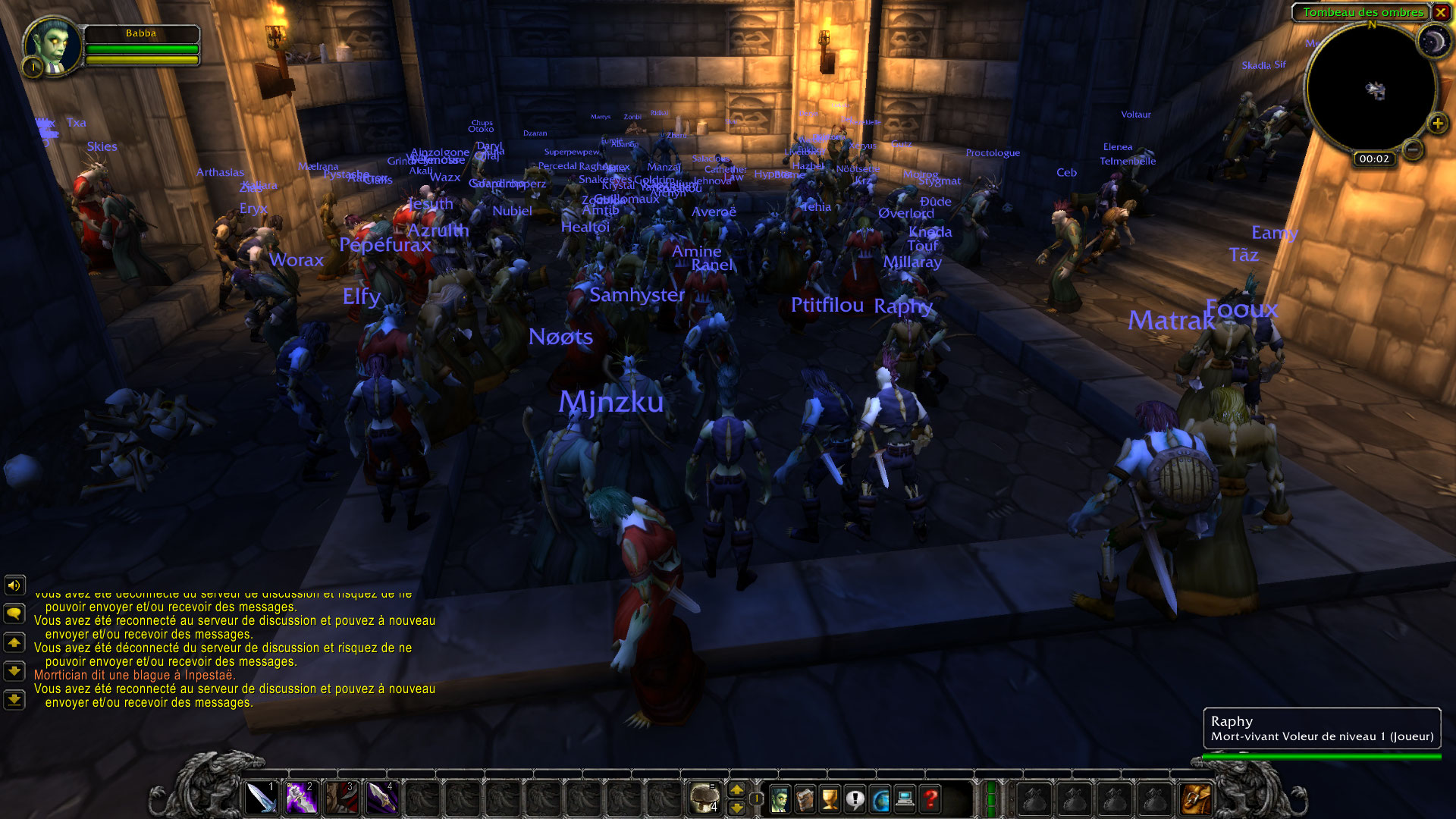
Task: Zoom in the minimap with the plus button
Action: 1437,124
